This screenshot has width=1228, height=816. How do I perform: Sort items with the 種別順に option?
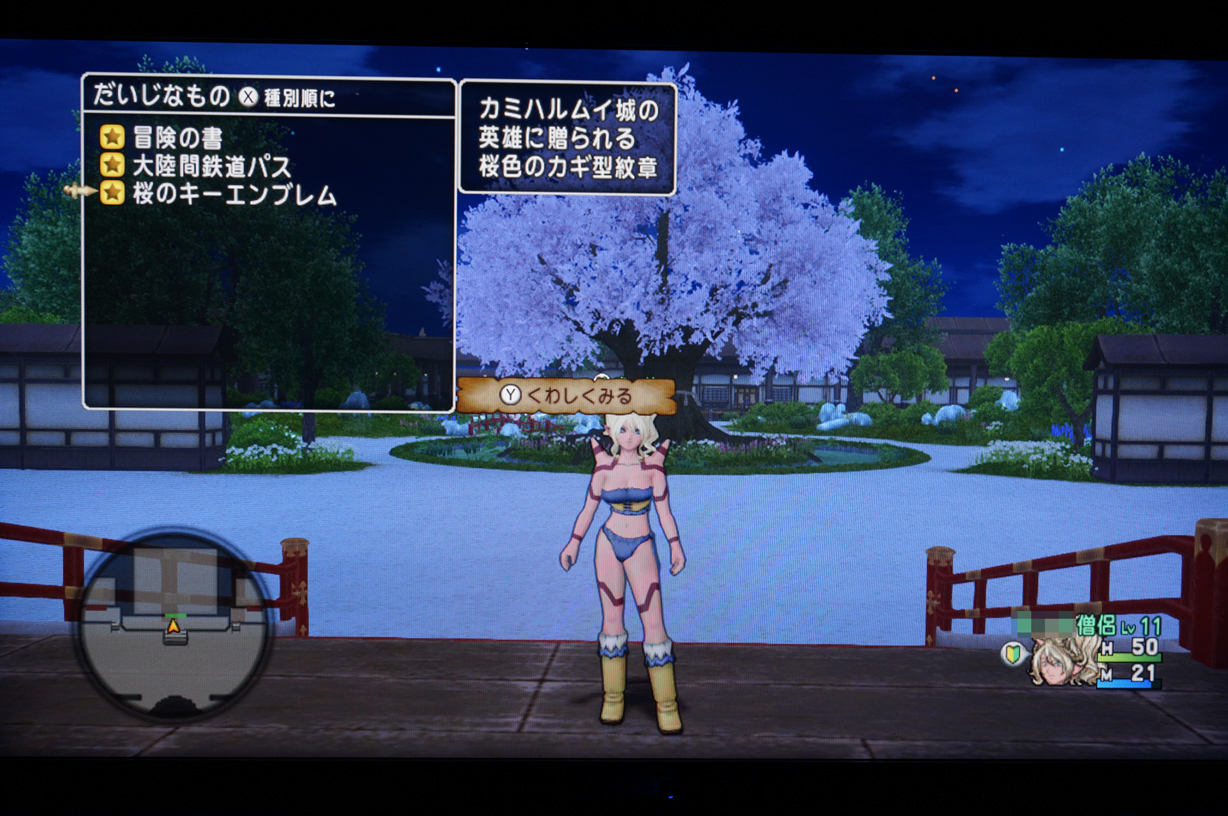tap(300, 97)
